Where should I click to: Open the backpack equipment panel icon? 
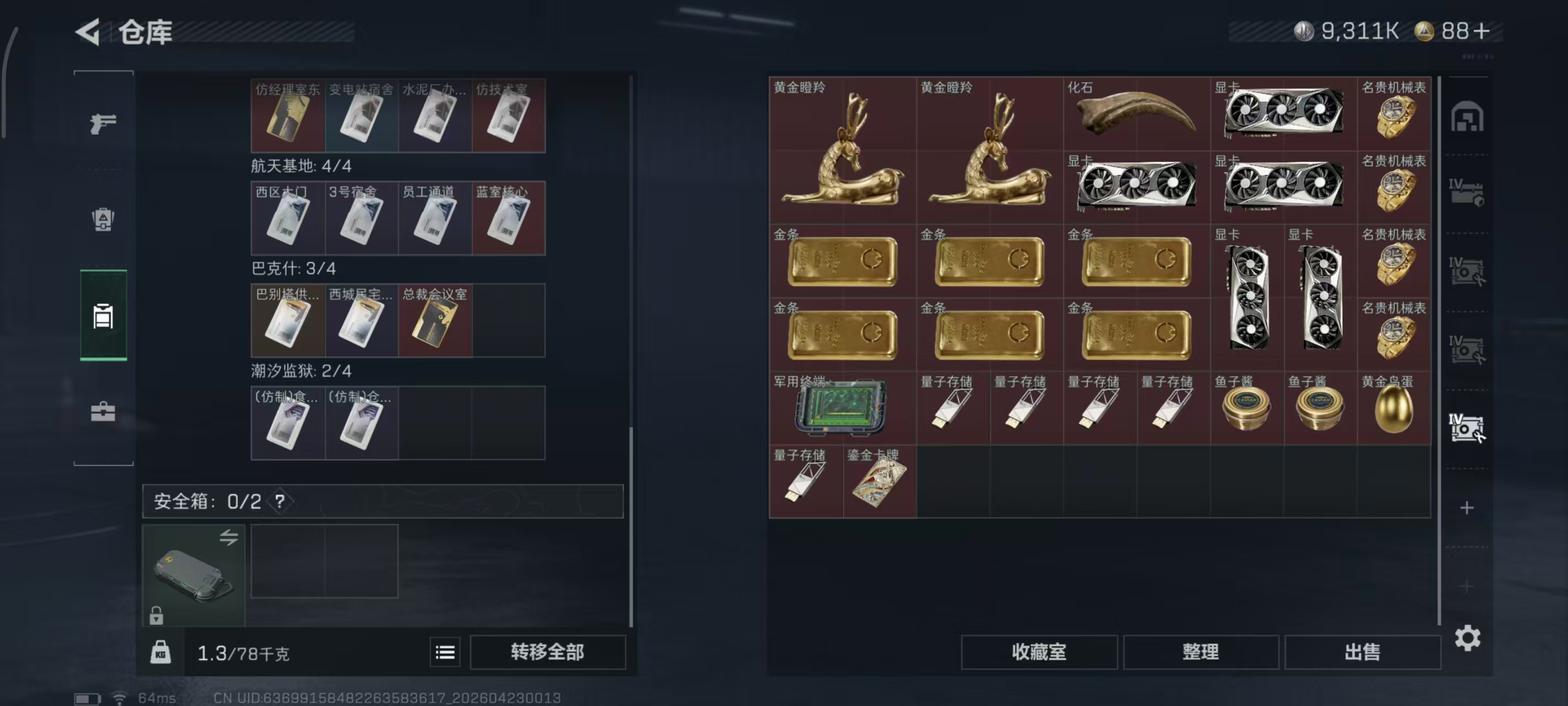click(104, 221)
